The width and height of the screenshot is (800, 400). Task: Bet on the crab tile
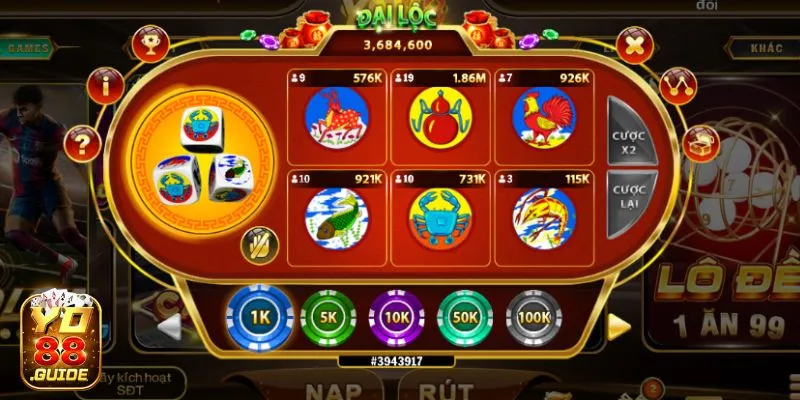coord(439,217)
